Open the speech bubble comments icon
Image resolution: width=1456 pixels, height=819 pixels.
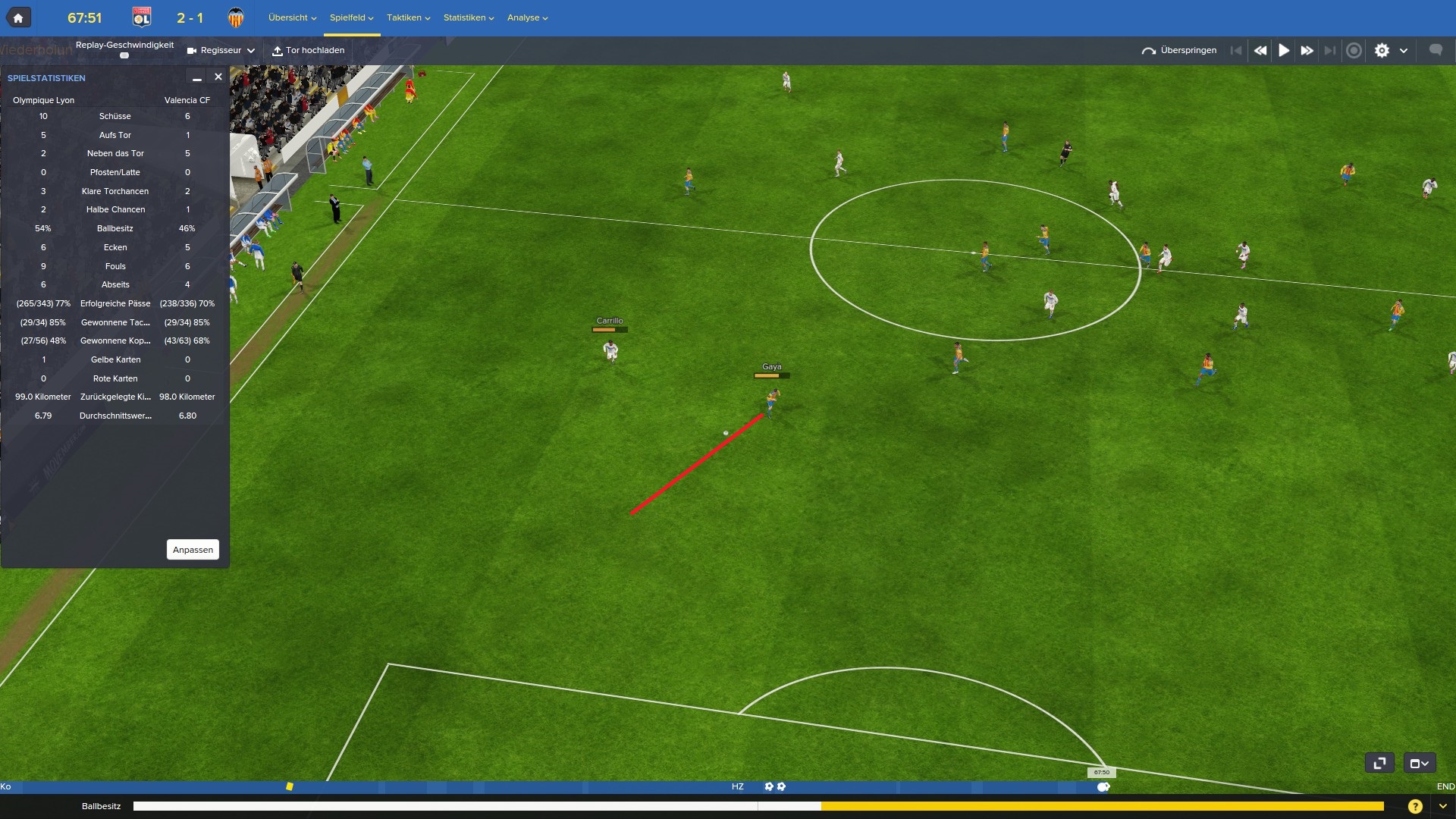click(x=1436, y=50)
